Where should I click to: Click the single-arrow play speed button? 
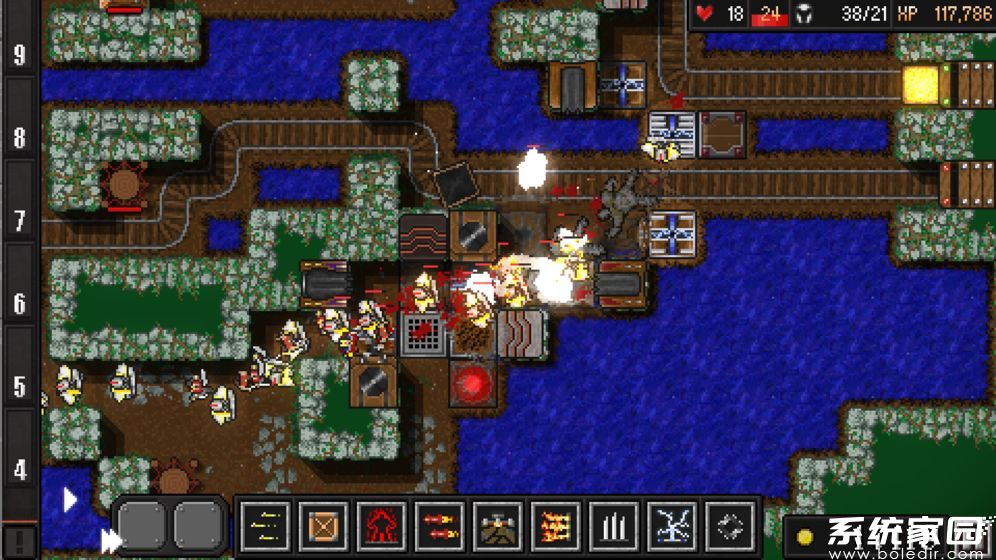pos(70,499)
